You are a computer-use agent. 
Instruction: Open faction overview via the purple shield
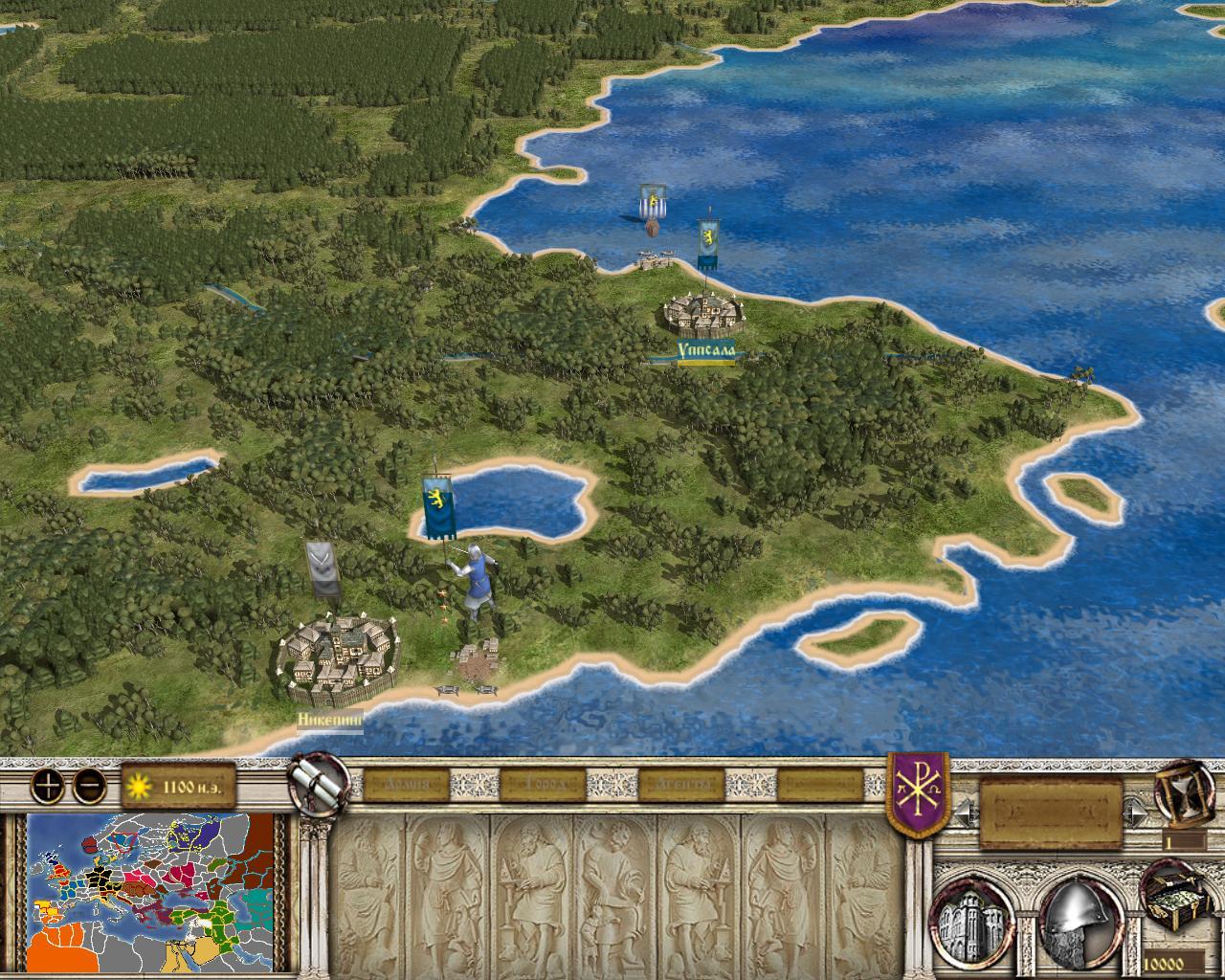pyautogui.click(x=919, y=793)
